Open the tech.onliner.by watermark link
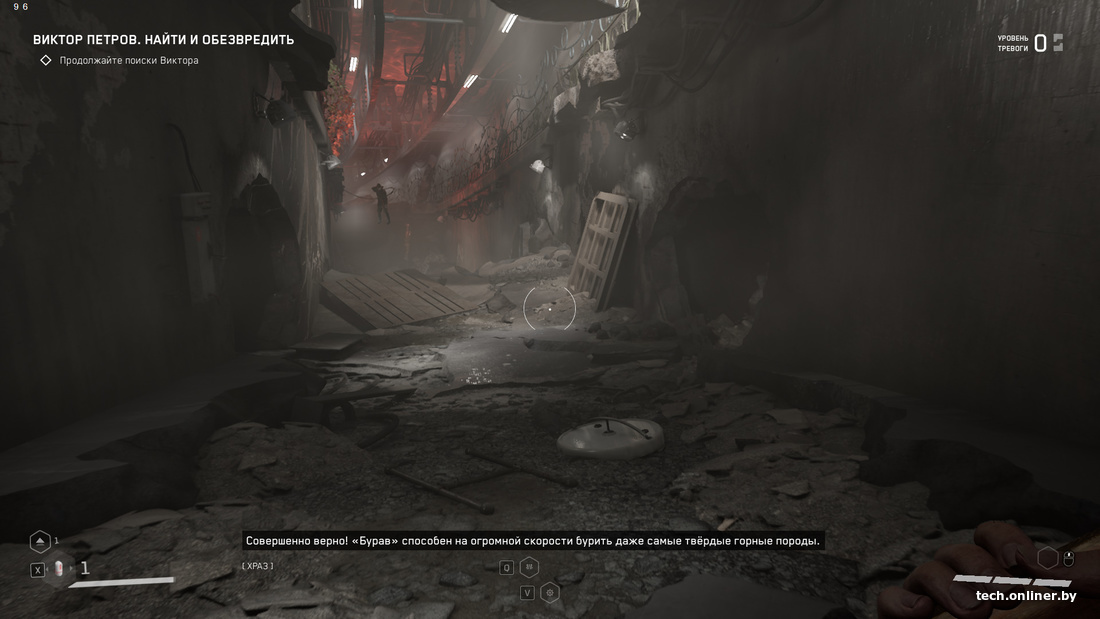1100x619 pixels. tap(1026, 596)
